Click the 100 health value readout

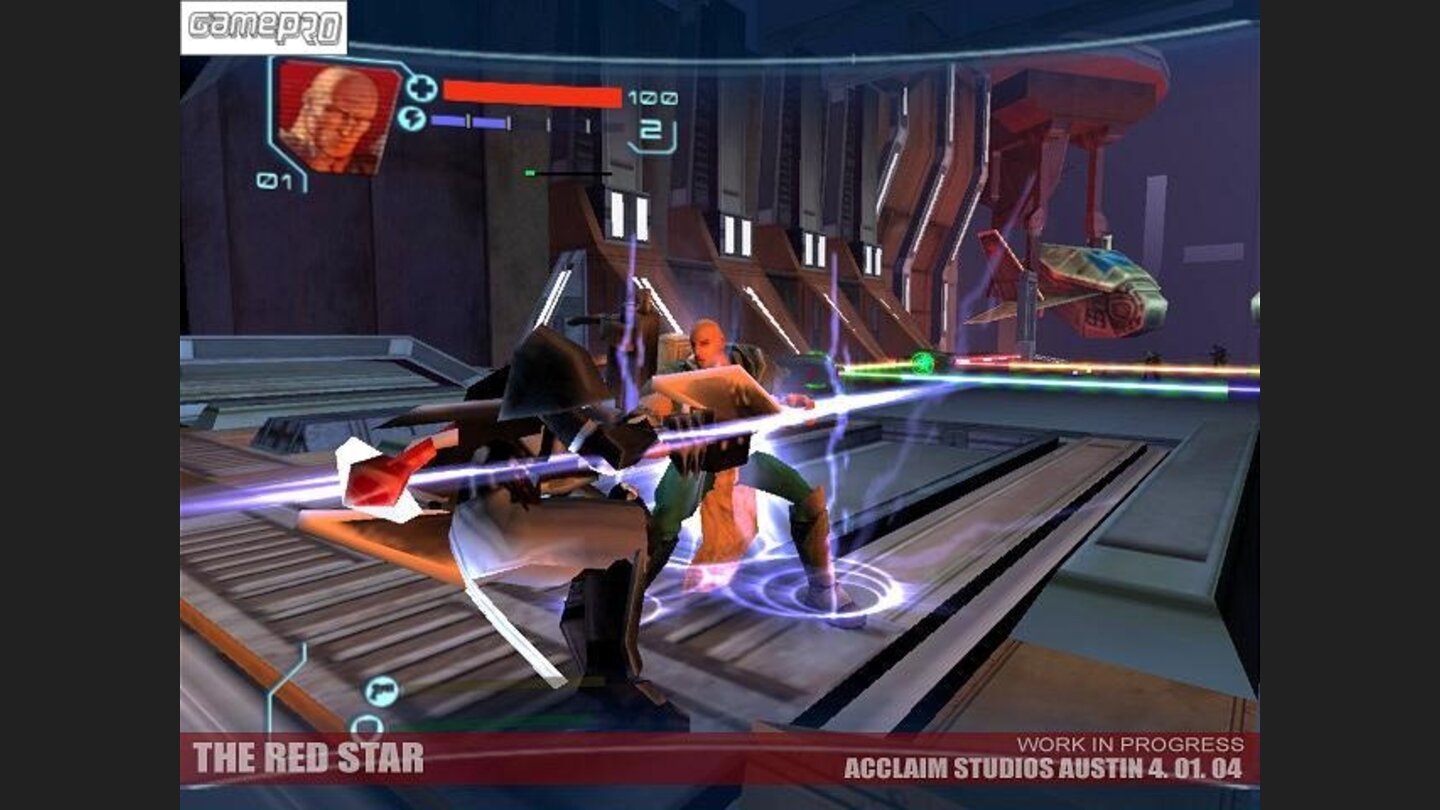point(651,96)
